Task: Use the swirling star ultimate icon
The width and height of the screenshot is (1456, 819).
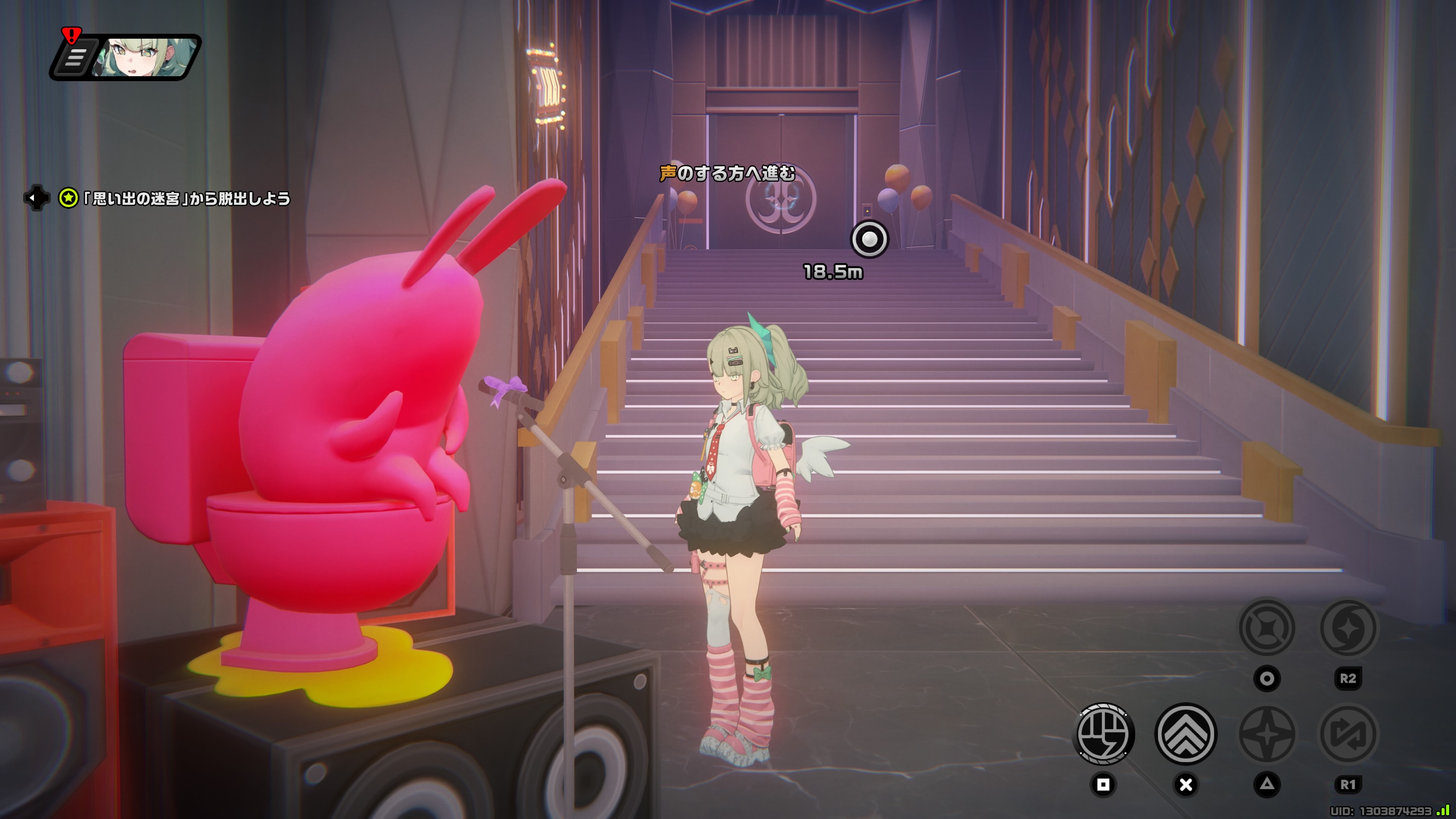Action: pos(1348,628)
